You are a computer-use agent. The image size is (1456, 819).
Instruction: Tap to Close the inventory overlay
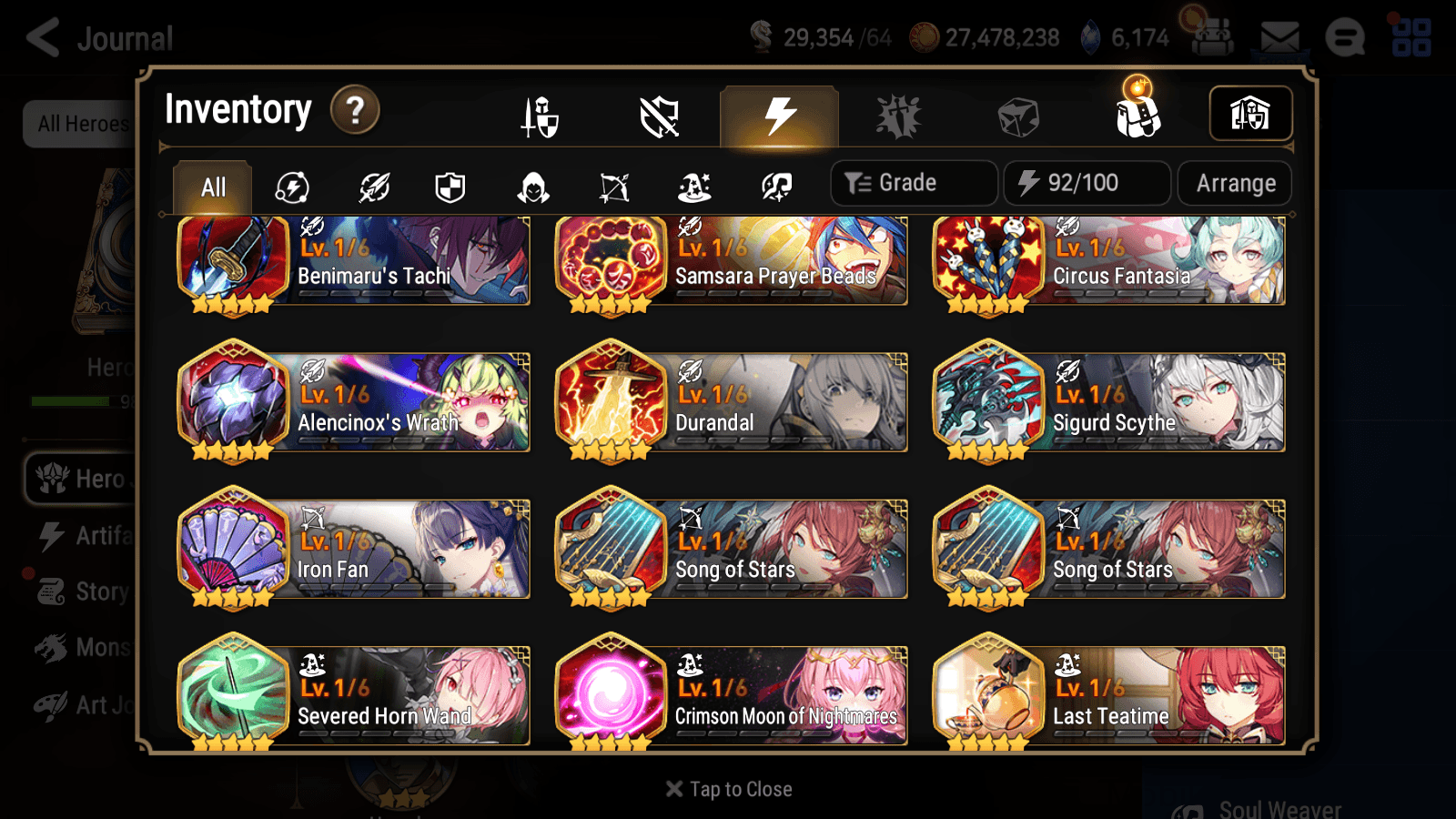[x=728, y=788]
